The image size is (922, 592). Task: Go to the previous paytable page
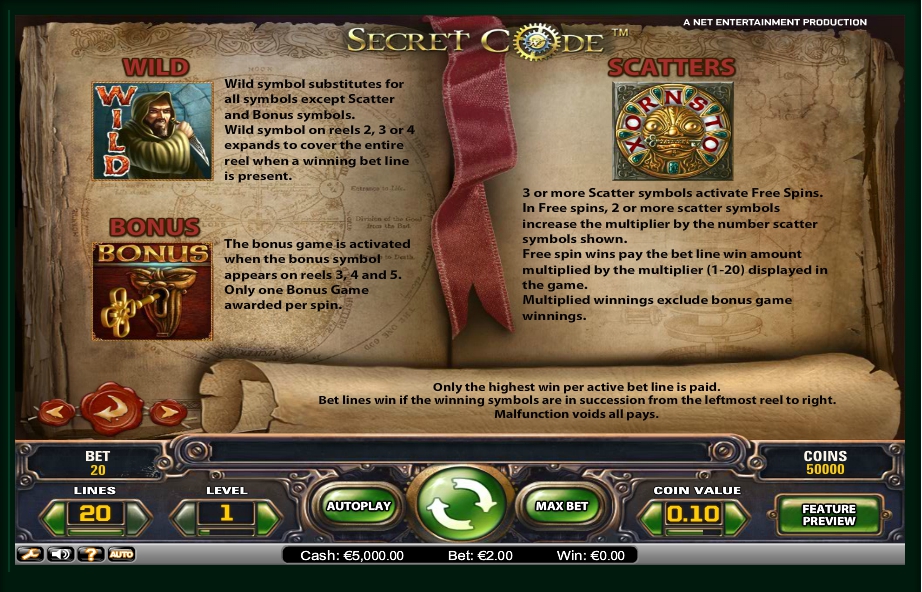(55, 411)
